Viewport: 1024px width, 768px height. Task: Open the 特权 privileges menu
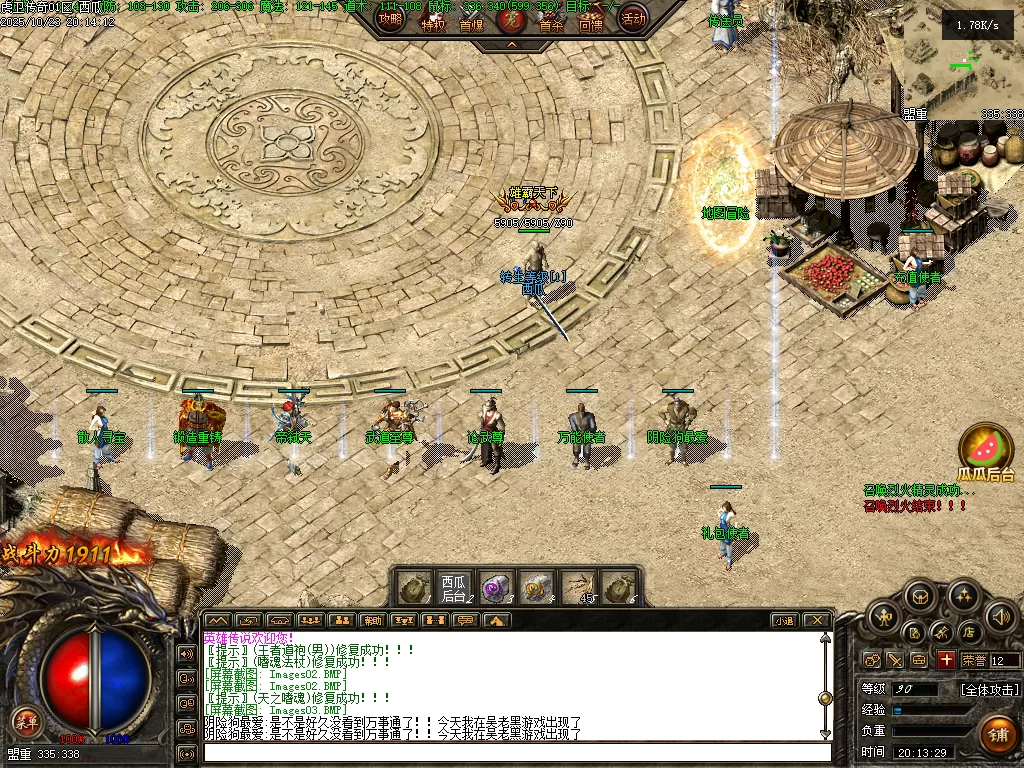[432, 20]
